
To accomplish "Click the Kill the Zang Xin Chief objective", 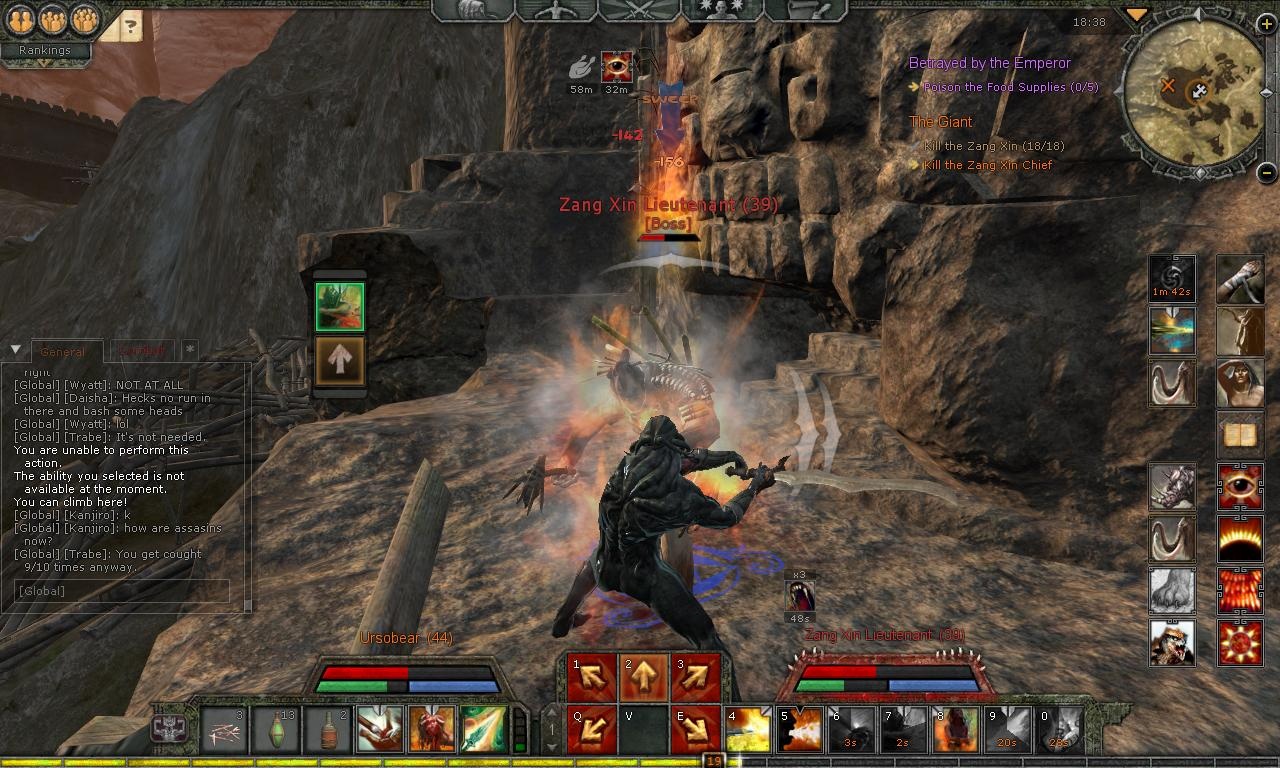I will click(990, 164).
